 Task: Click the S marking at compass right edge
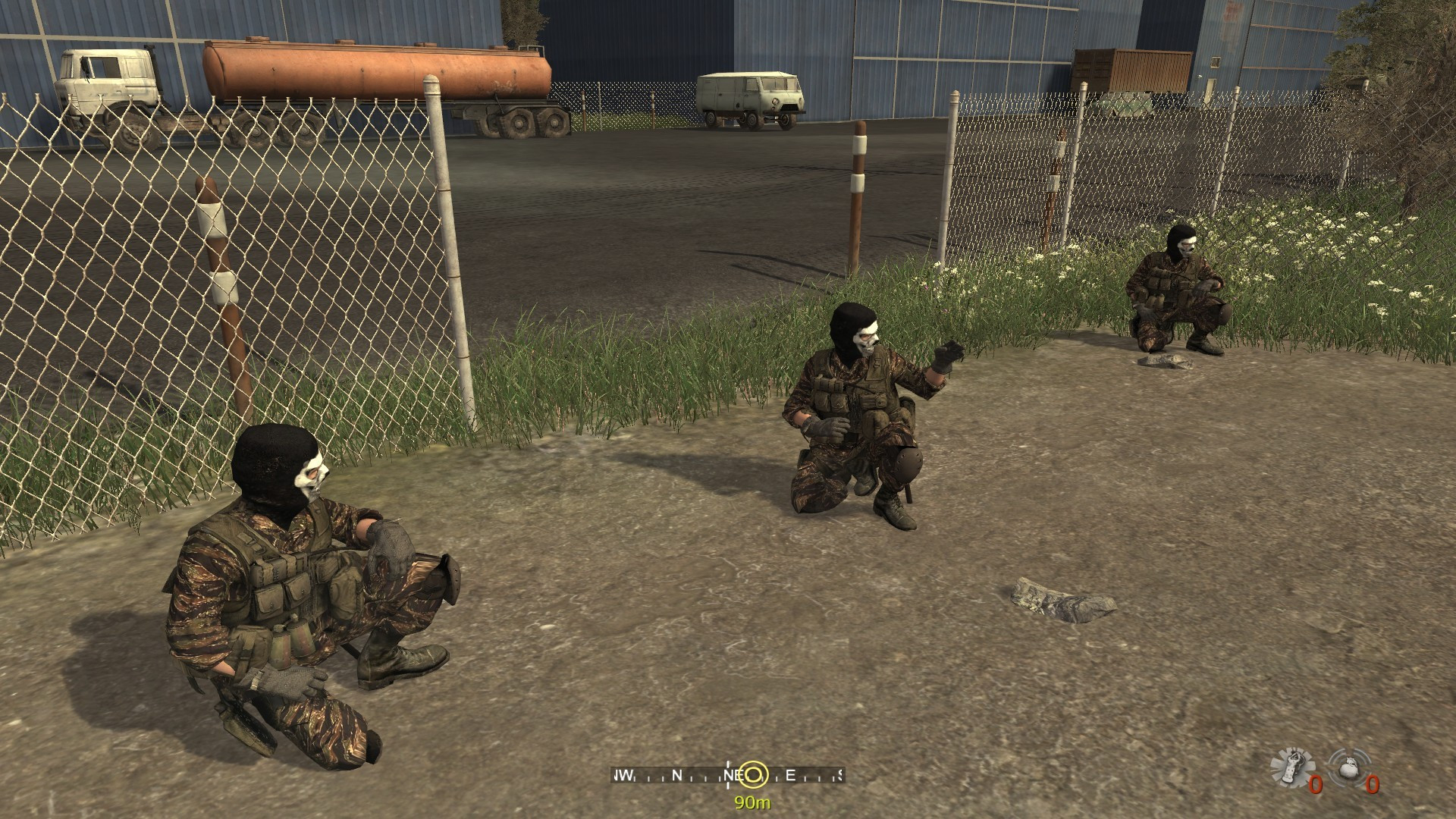click(x=840, y=775)
